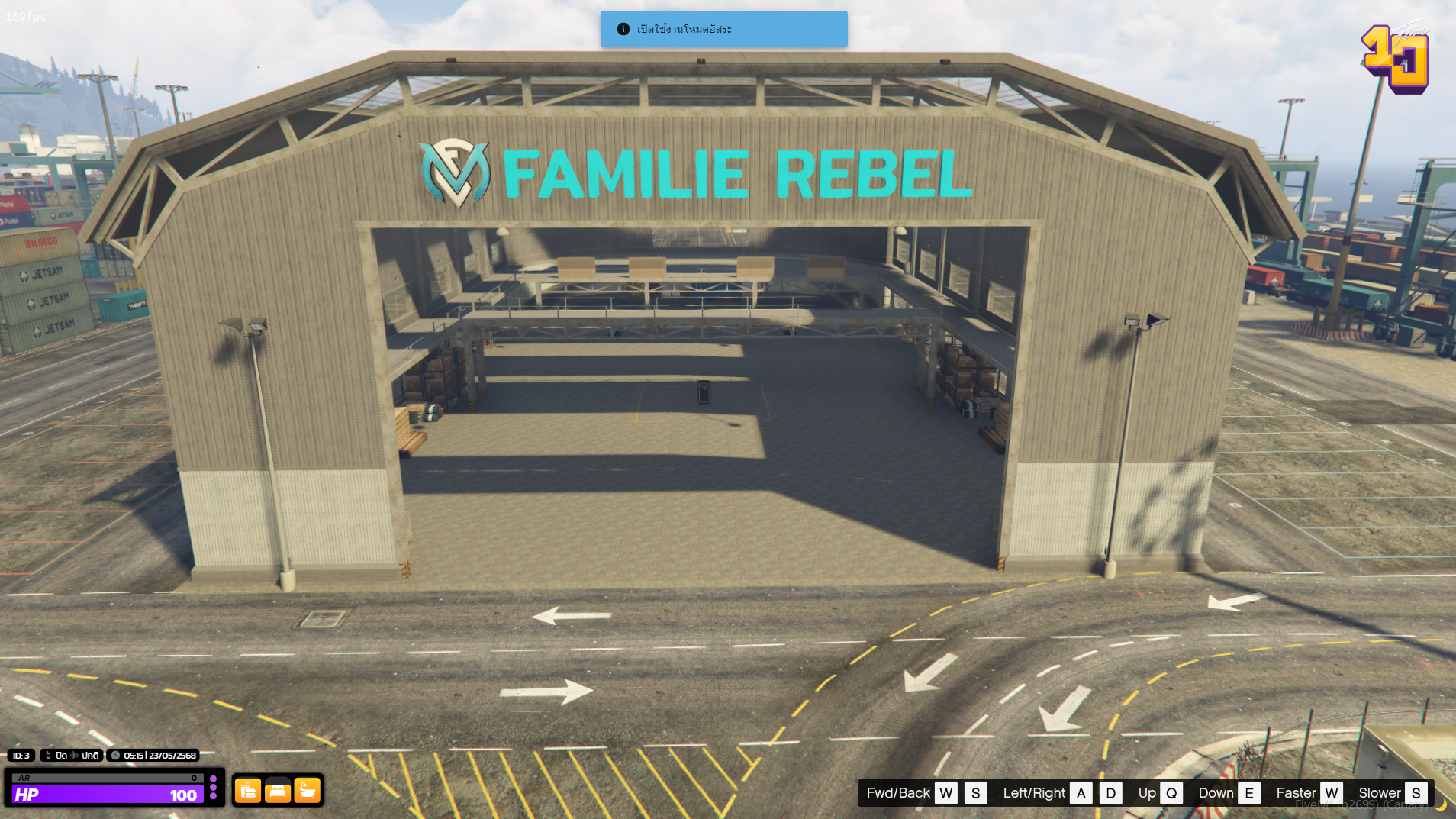Open the เปิดใช้งานโหมดอิสระ notification banner
The height and width of the screenshot is (819, 1456).
click(x=725, y=29)
